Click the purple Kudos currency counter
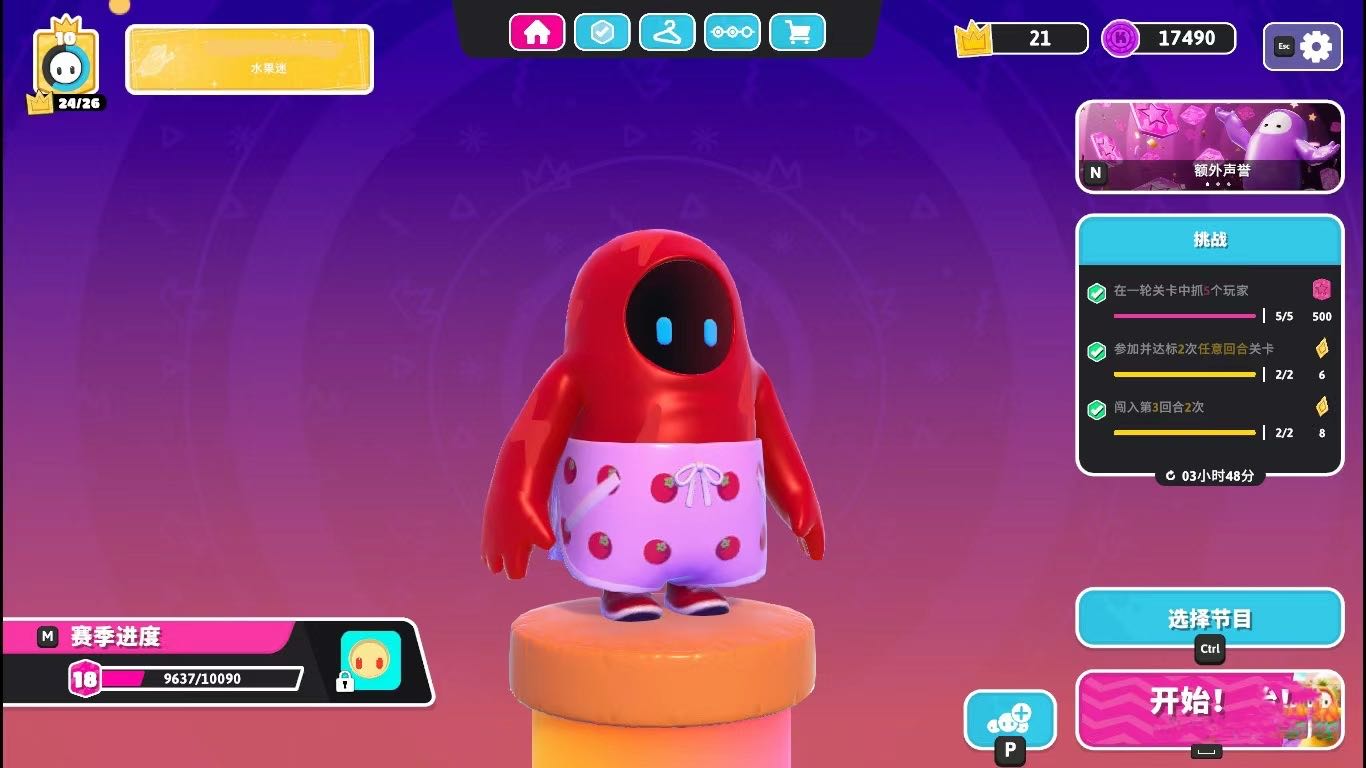The height and width of the screenshot is (768, 1366). (1170, 39)
